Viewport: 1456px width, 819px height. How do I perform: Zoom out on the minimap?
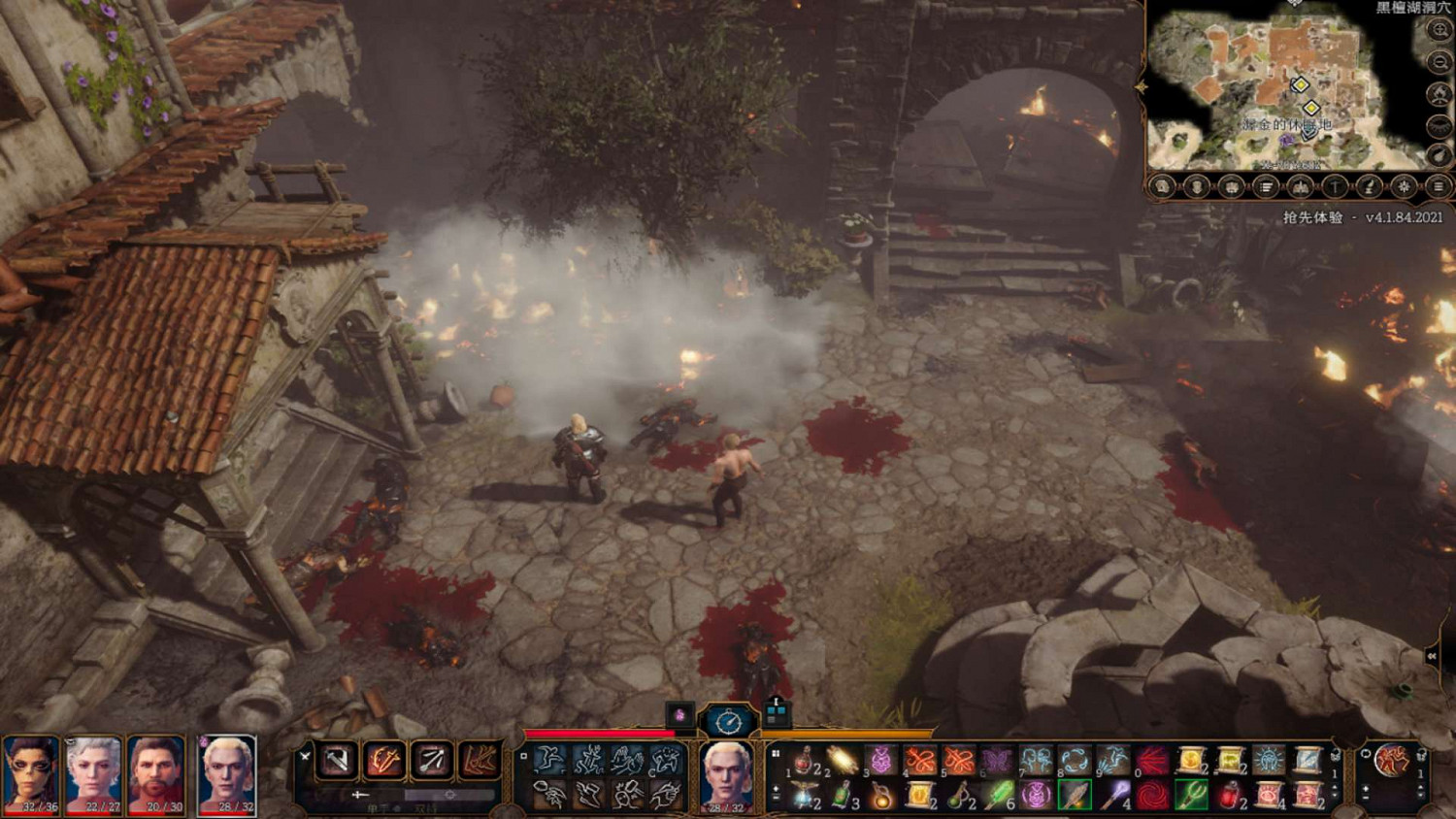[1439, 62]
